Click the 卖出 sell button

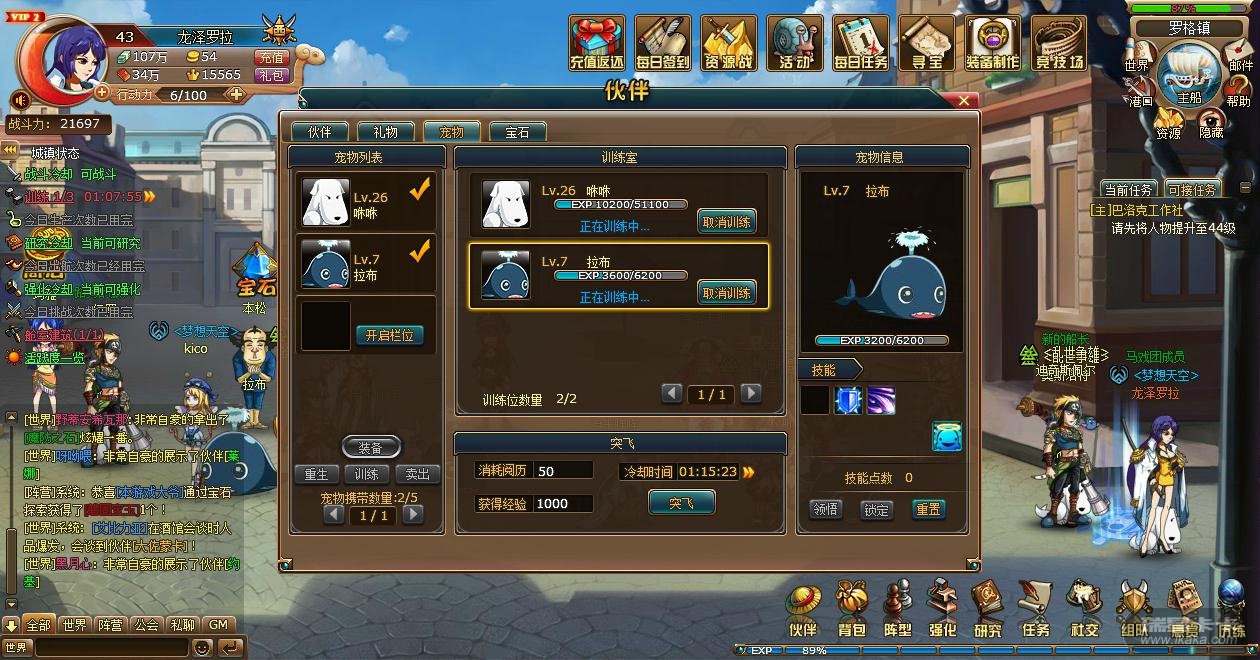click(x=417, y=474)
